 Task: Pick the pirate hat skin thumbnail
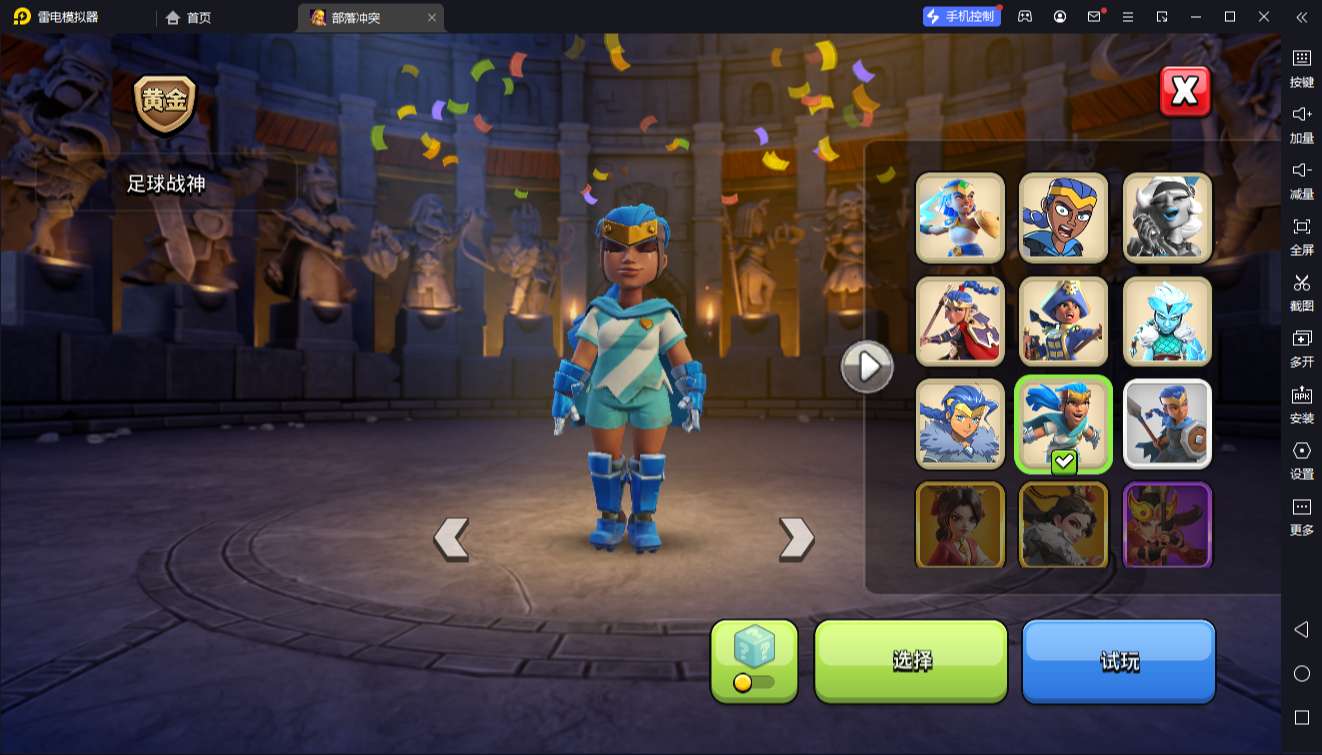tap(1063, 321)
